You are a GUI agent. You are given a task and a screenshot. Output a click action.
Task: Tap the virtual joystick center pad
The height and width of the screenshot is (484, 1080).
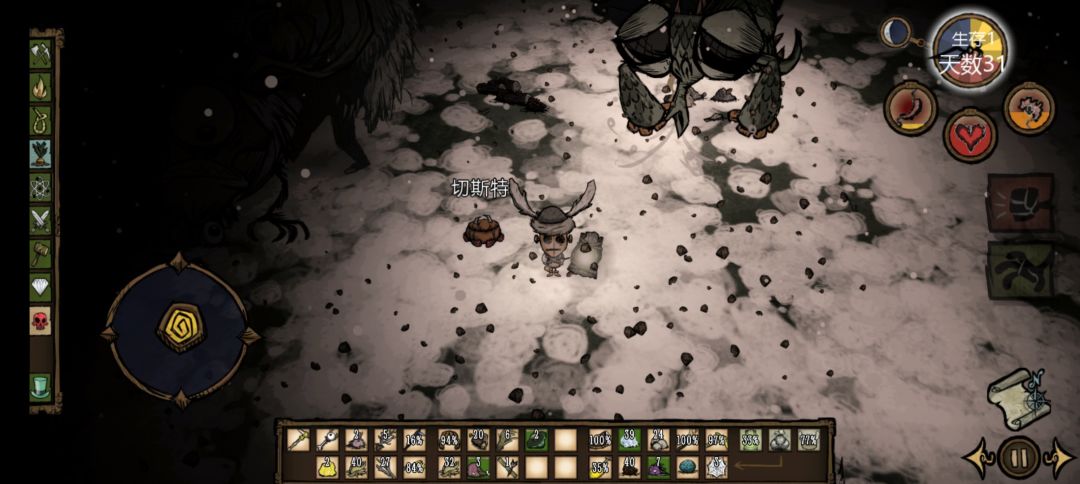coord(178,326)
